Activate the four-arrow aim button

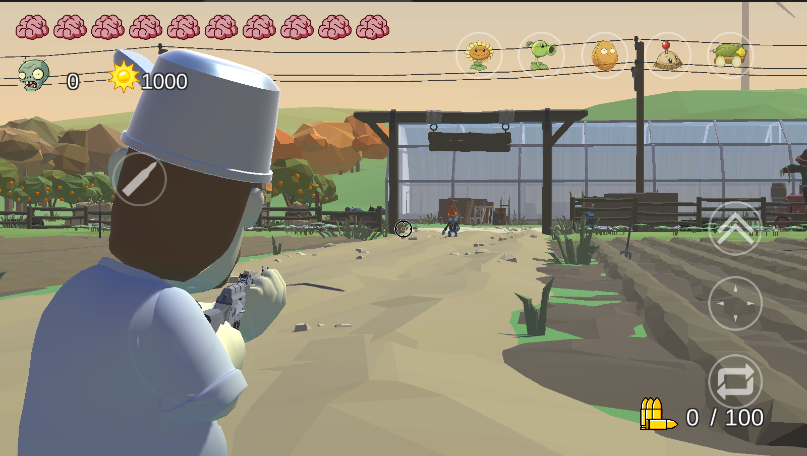click(x=735, y=303)
